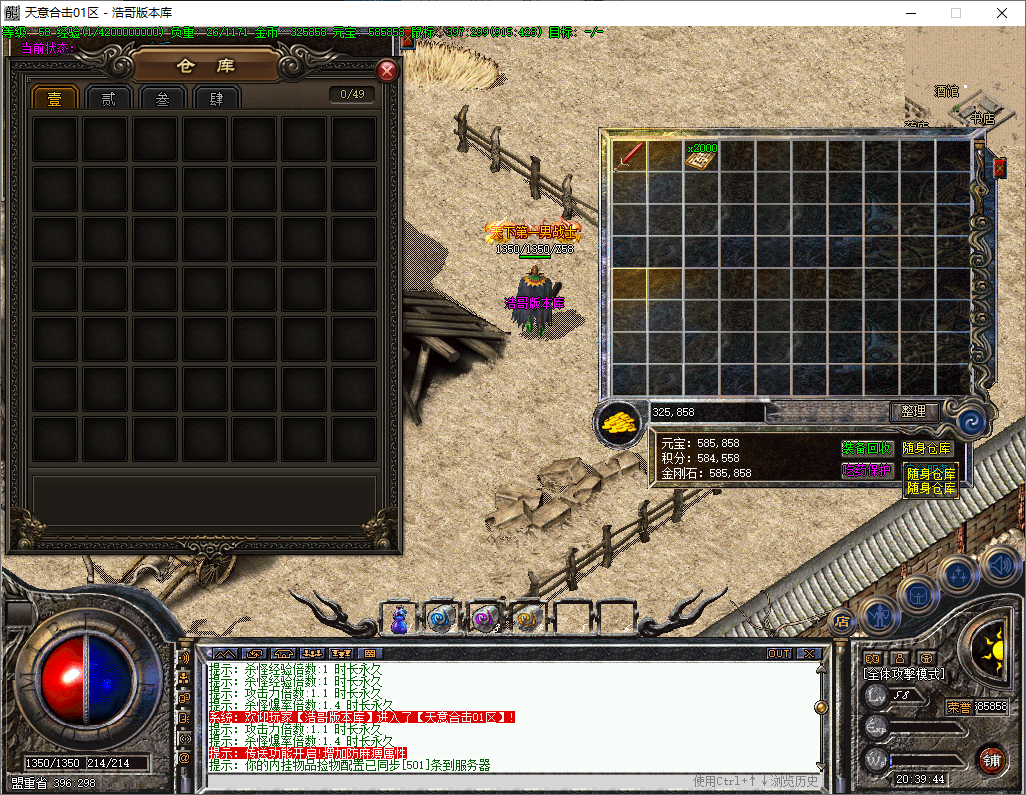The height and width of the screenshot is (795, 1026).
Task: Select the red sword in the bag
Action: pos(630,155)
